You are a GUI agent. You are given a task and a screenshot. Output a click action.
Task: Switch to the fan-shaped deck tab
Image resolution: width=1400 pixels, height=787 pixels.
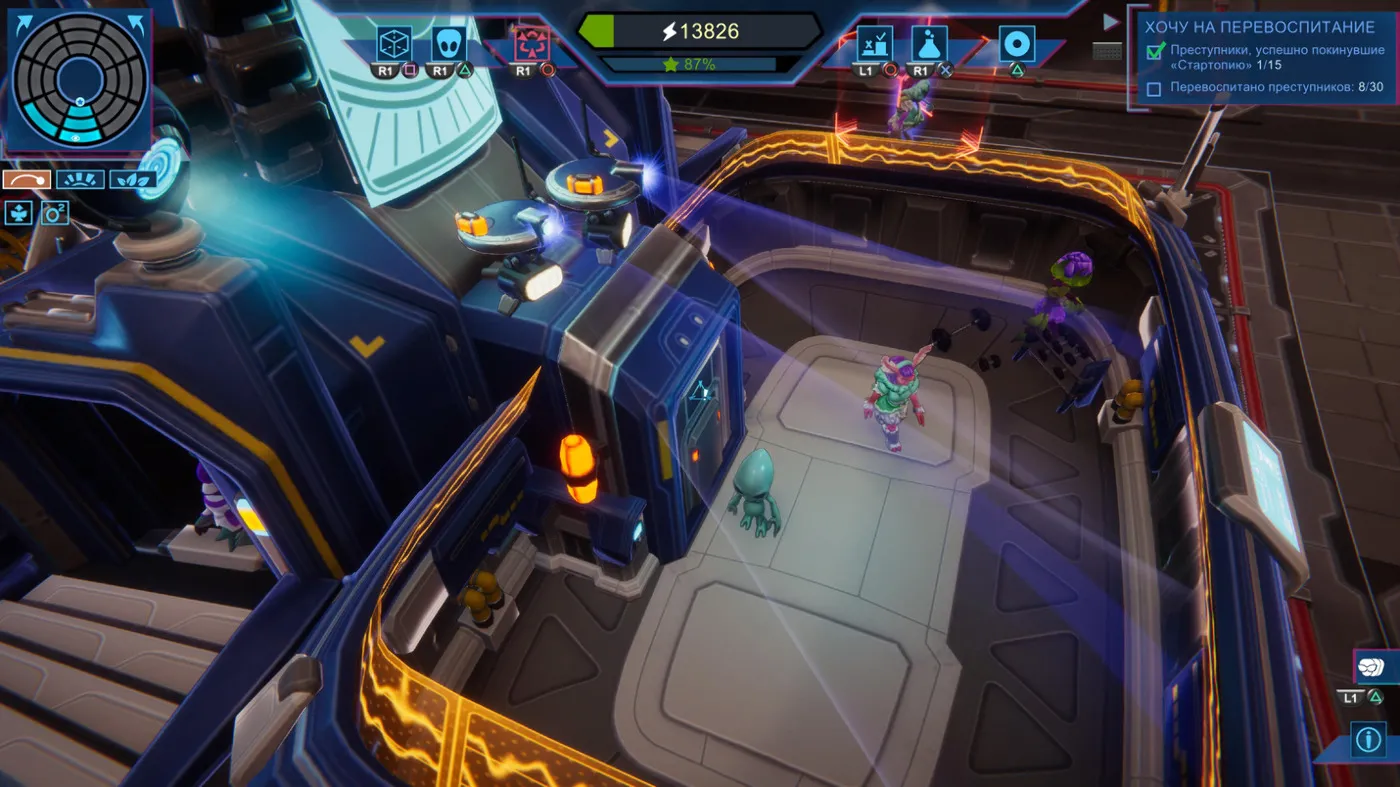pyautogui.click(x=80, y=180)
